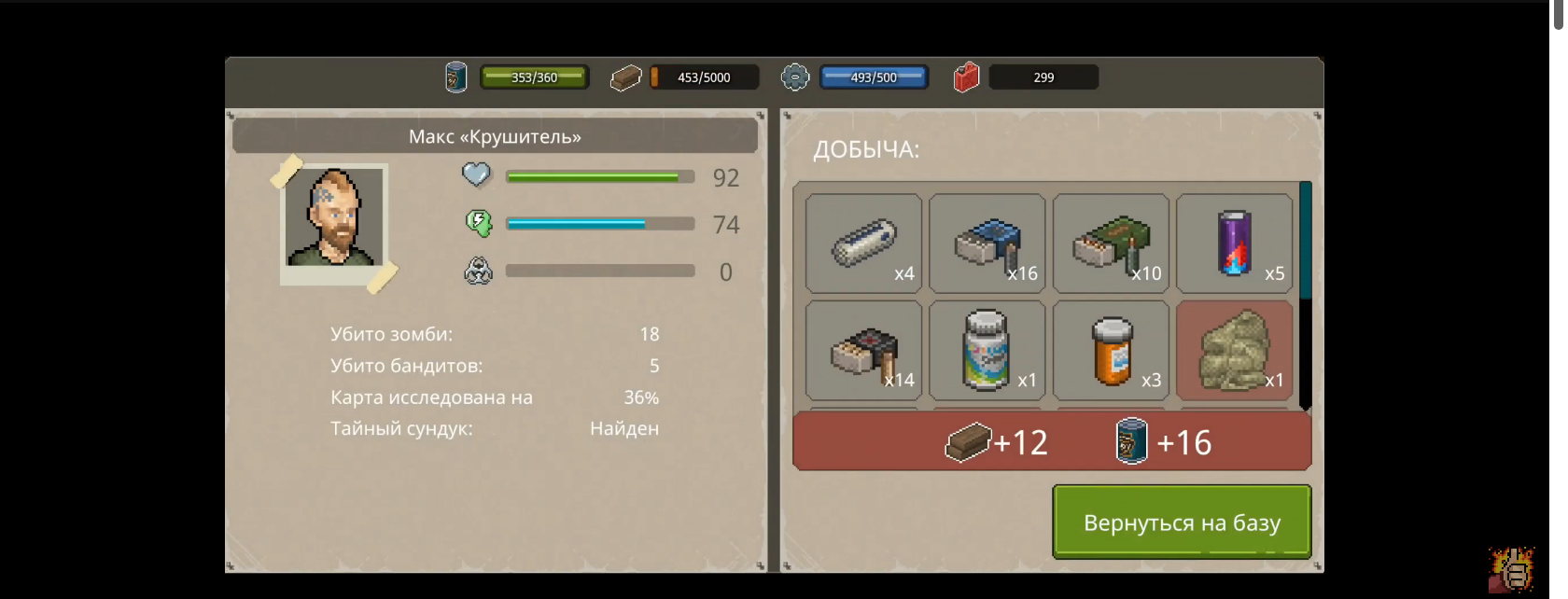Select the orange pill bottle slot
This screenshot has width=1568, height=599.
(1111, 351)
